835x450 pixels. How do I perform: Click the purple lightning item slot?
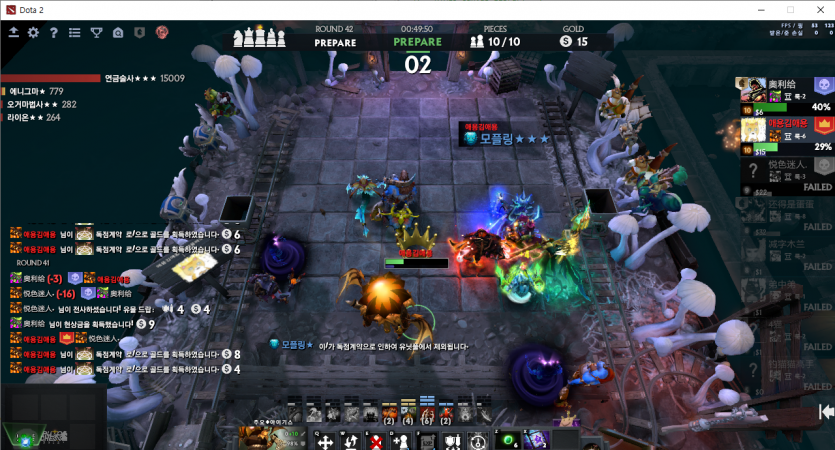pyautogui.click(x=535, y=440)
